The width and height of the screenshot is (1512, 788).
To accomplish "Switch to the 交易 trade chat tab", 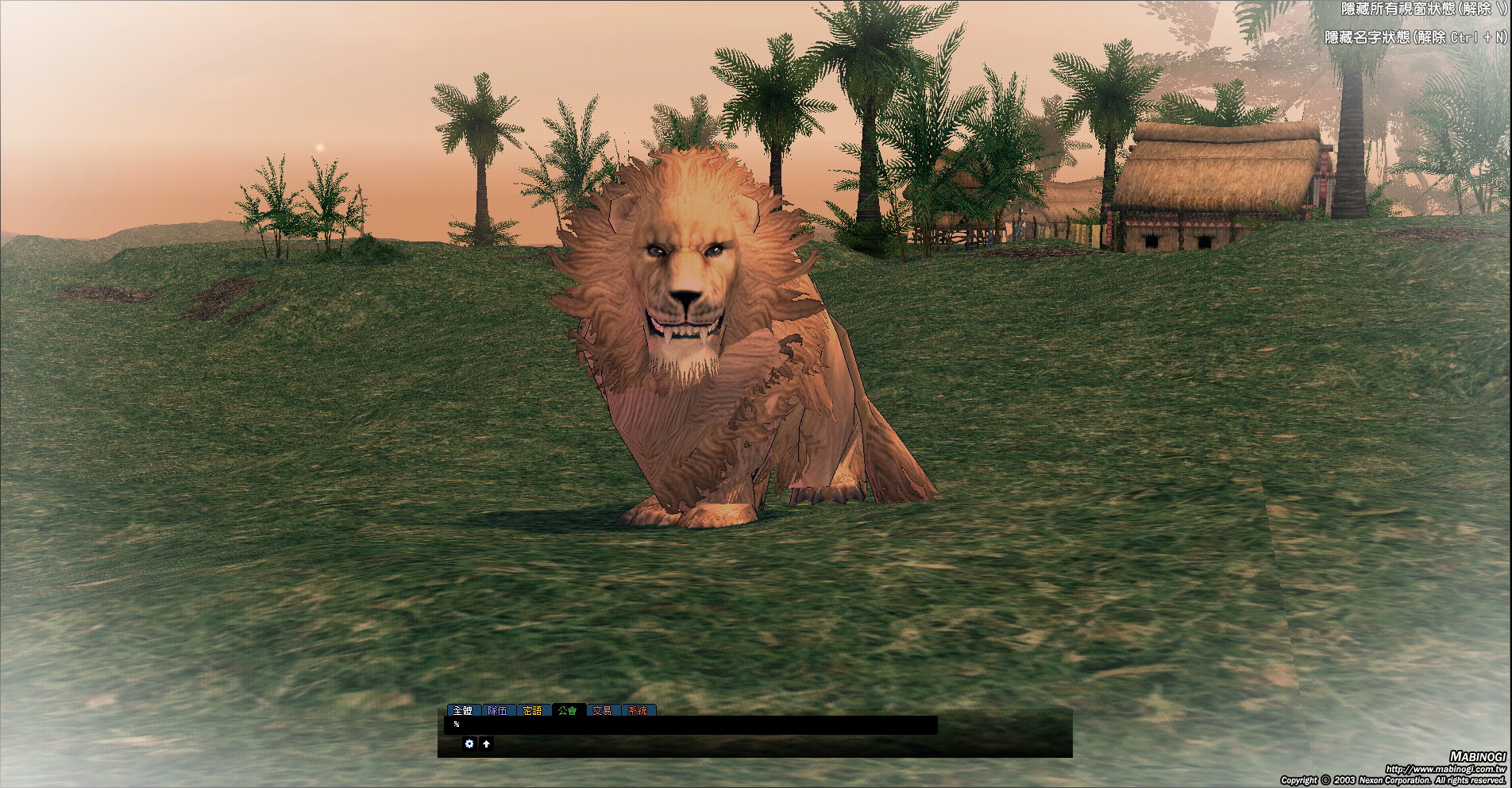I will [603, 710].
